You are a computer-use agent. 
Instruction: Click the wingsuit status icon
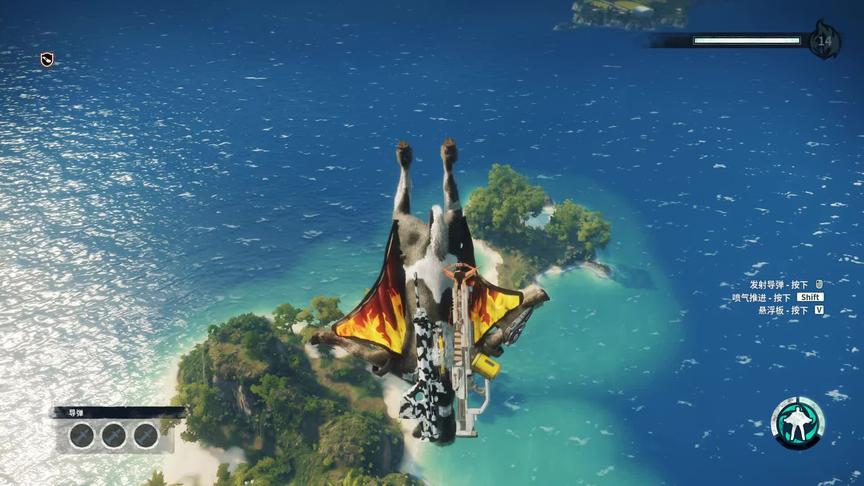tap(797, 423)
